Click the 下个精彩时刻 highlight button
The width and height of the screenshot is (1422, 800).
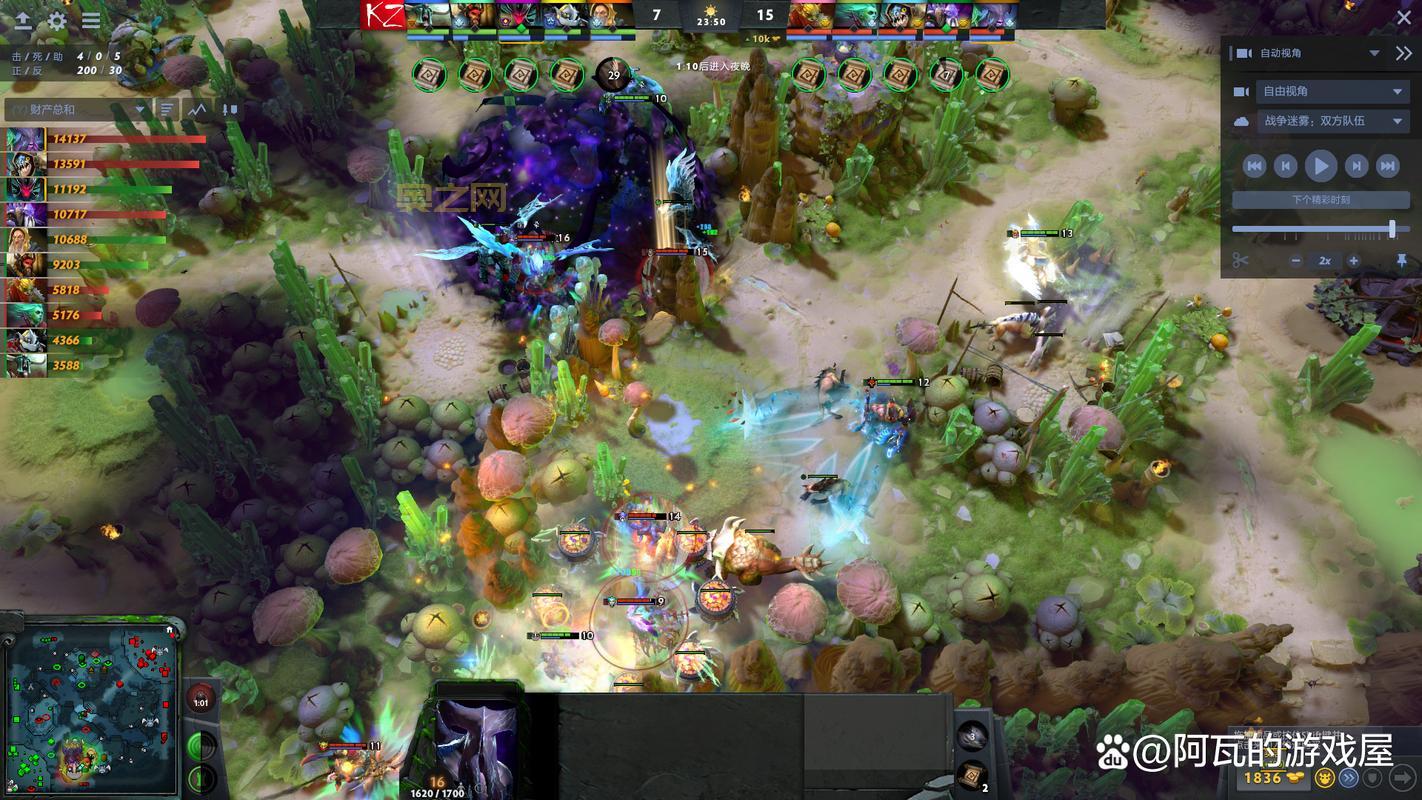click(x=1322, y=199)
